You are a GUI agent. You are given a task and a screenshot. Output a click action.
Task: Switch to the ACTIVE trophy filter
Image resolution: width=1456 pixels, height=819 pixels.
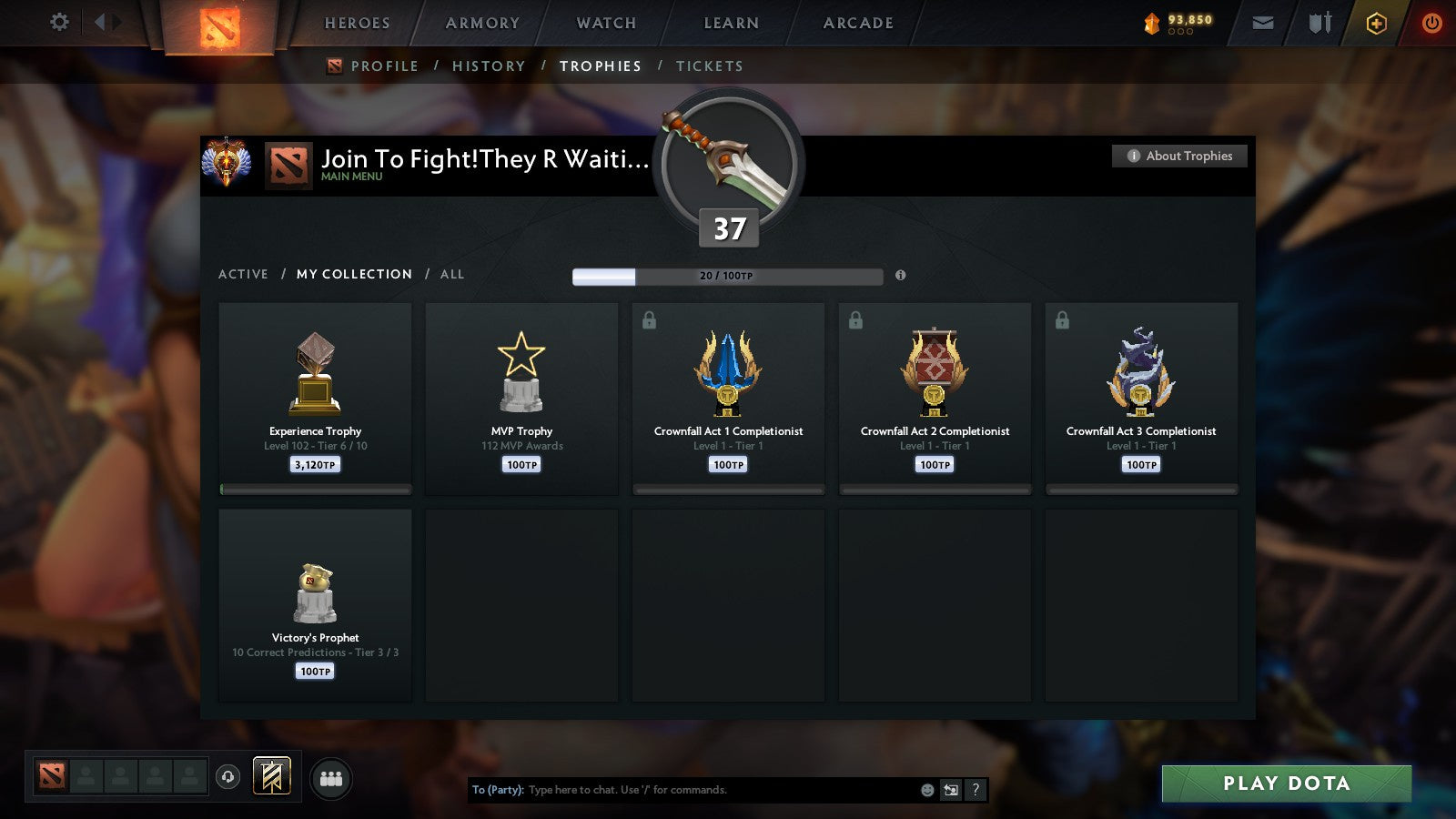pos(243,274)
